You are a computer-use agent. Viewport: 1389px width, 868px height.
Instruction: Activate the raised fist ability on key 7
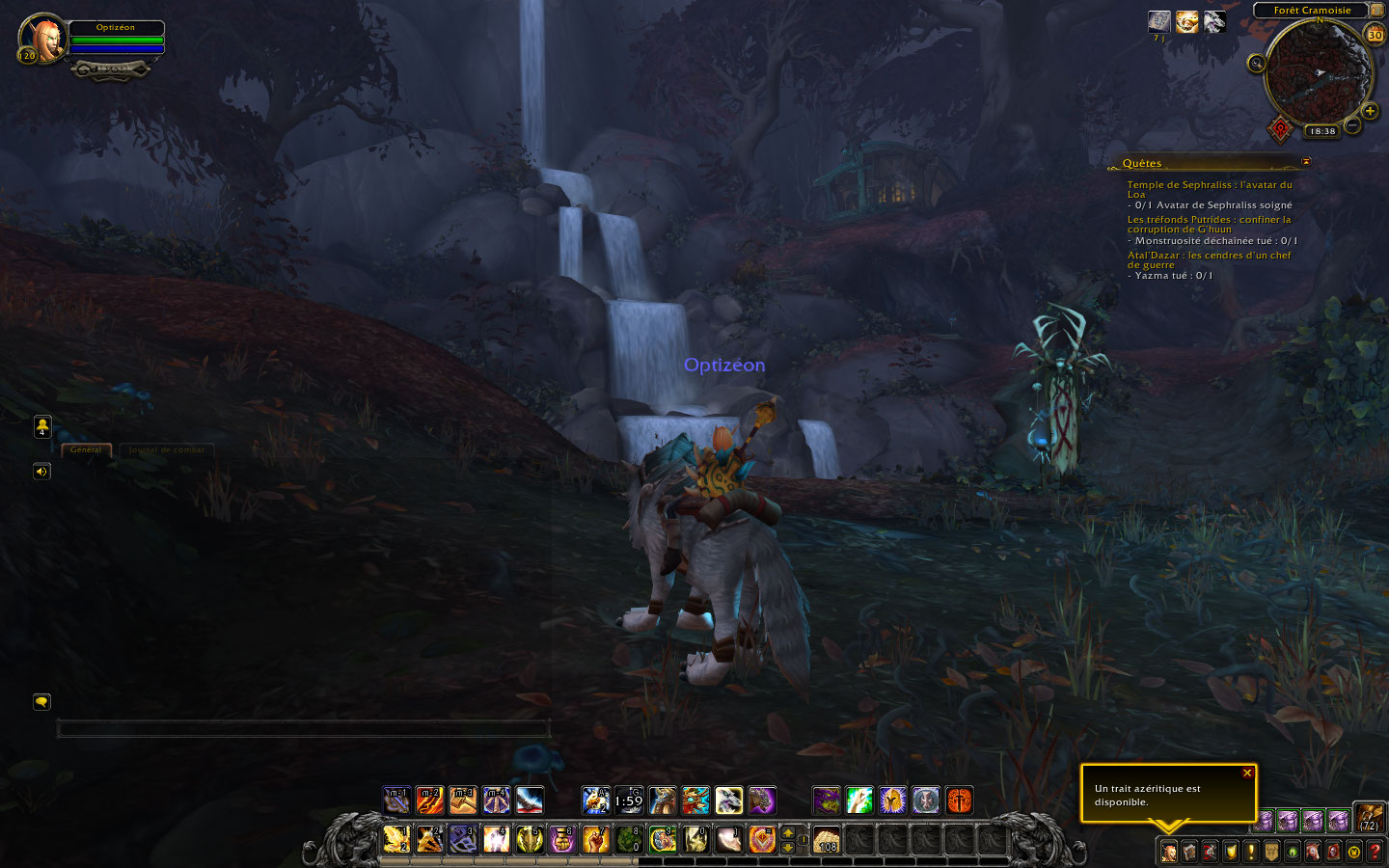click(595, 839)
